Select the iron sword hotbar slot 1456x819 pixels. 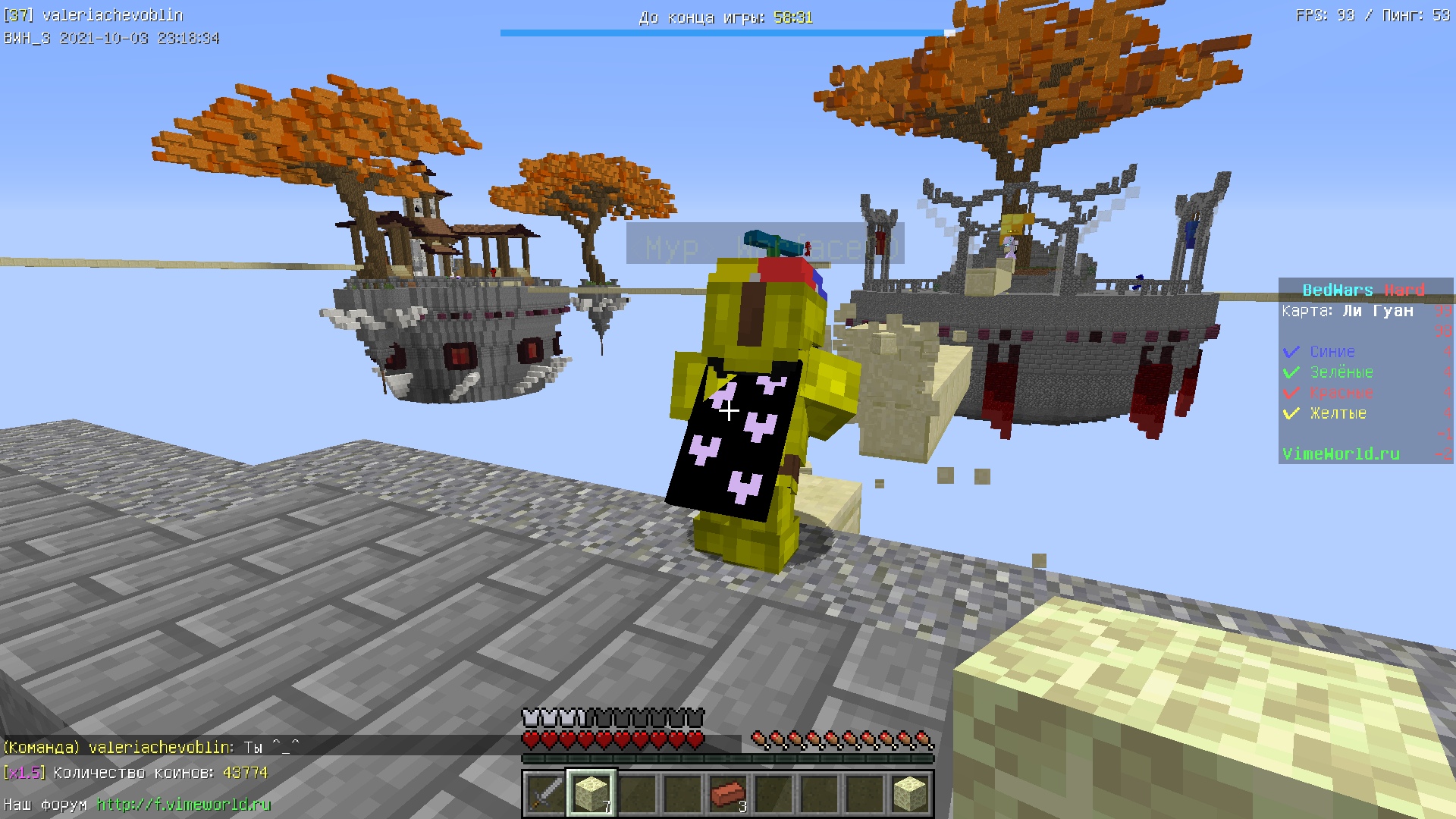(x=545, y=794)
